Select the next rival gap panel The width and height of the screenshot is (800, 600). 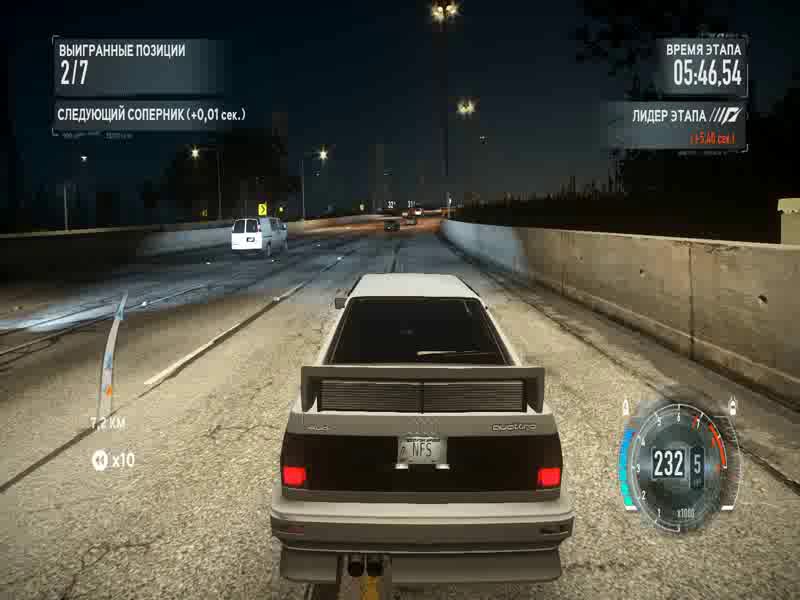coord(150,115)
